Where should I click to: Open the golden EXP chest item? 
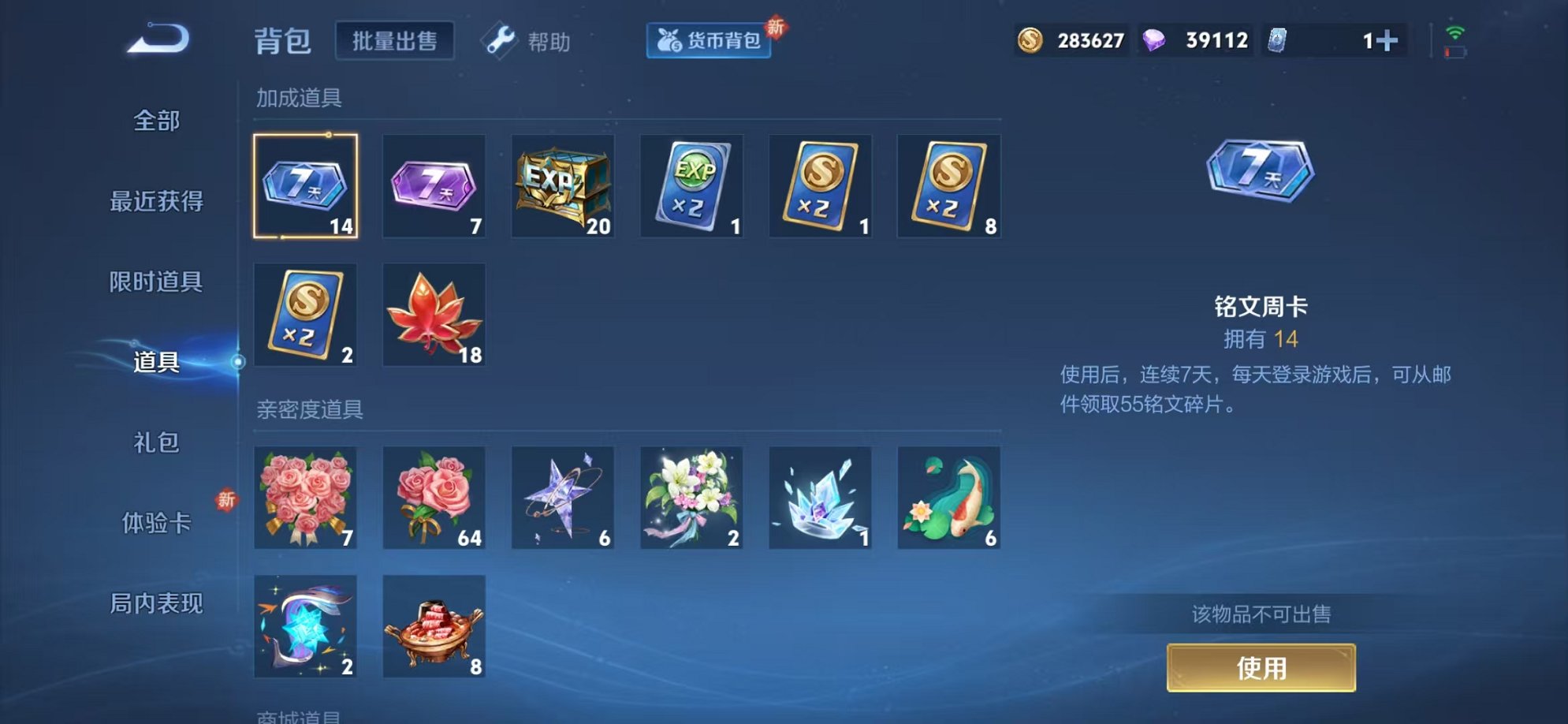563,185
